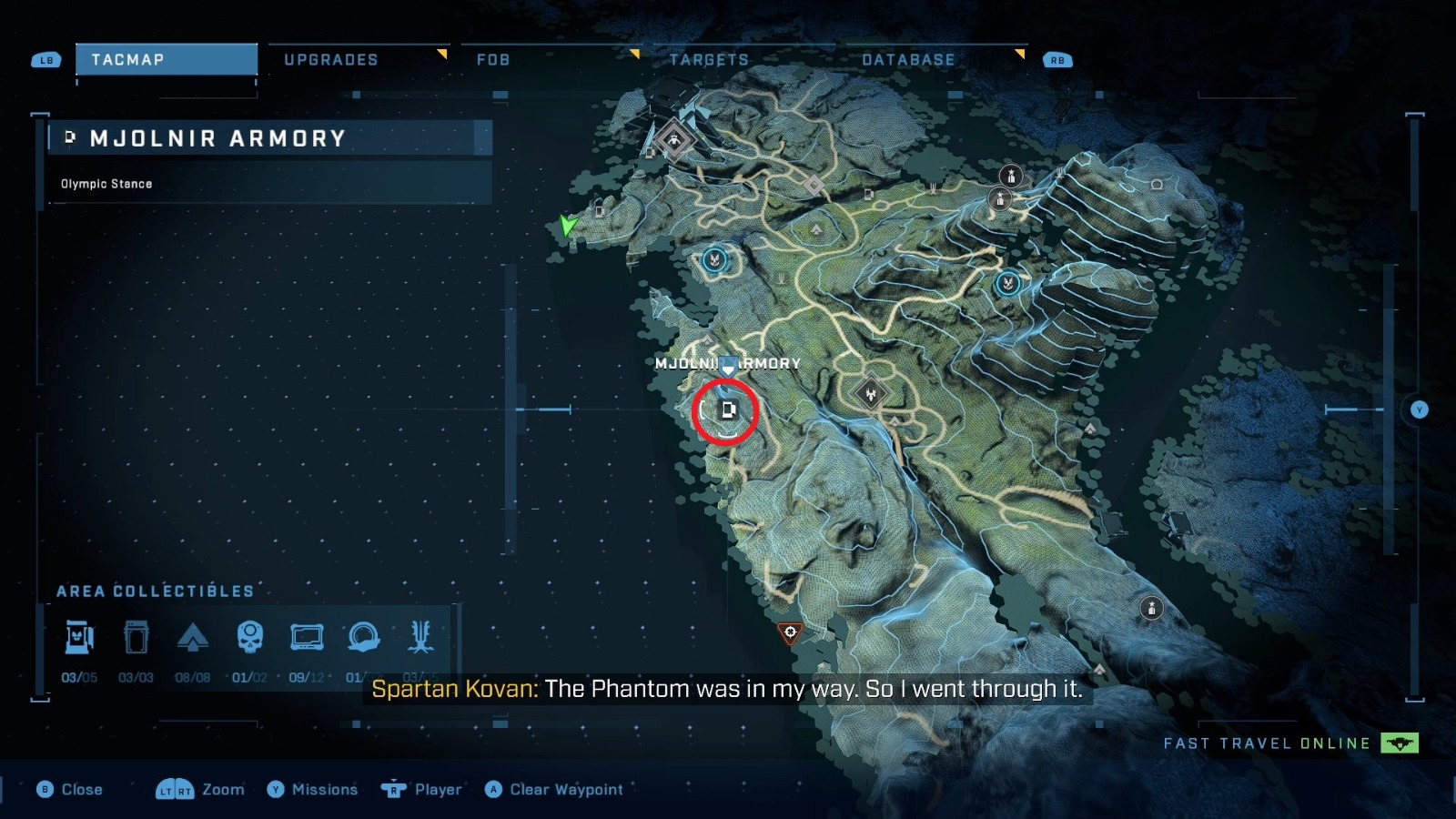
Task: Switch to the TARGETS tab
Action: [x=708, y=59]
